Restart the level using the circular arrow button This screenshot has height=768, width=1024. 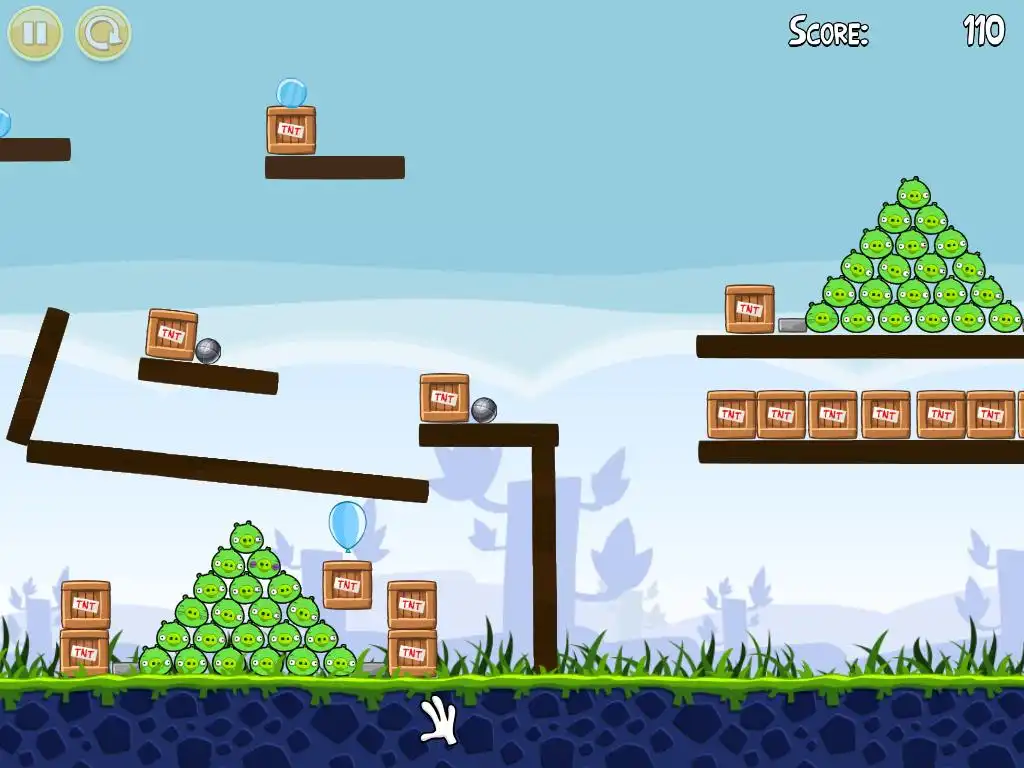click(x=103, y=33)
